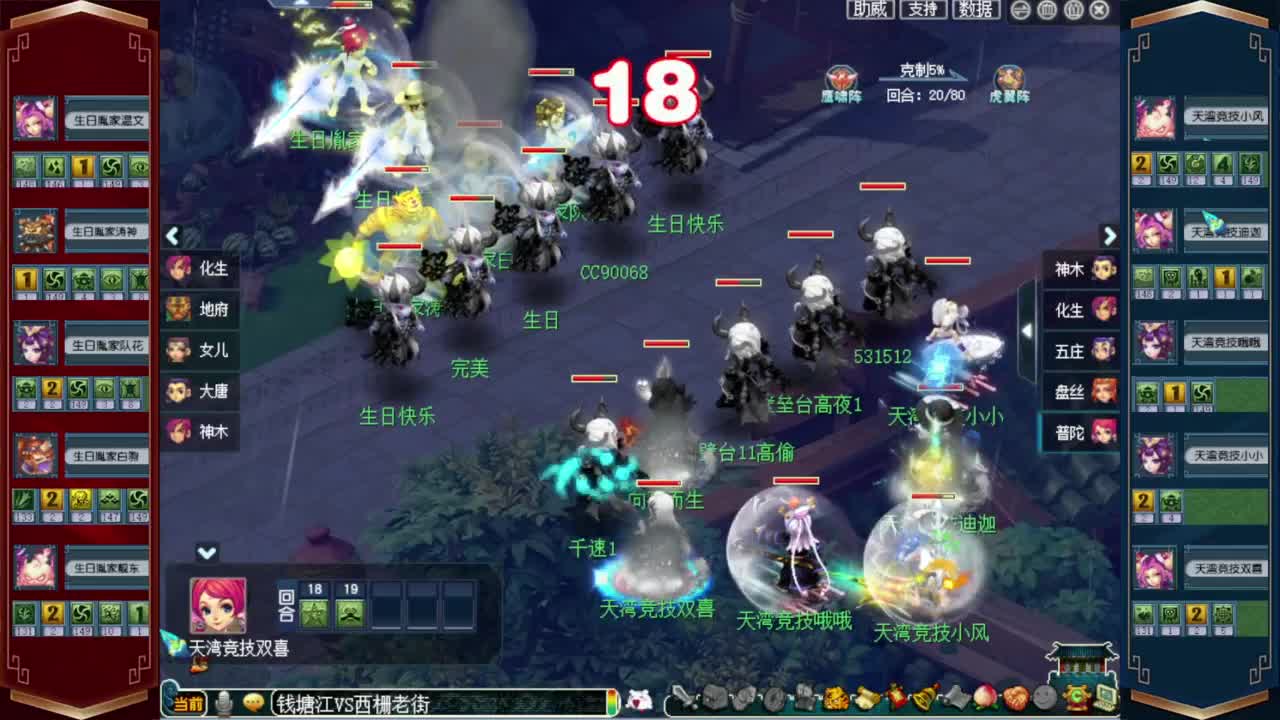
Task: Adjust the colored volume bar beside the chat input
Action: [615, 703]
